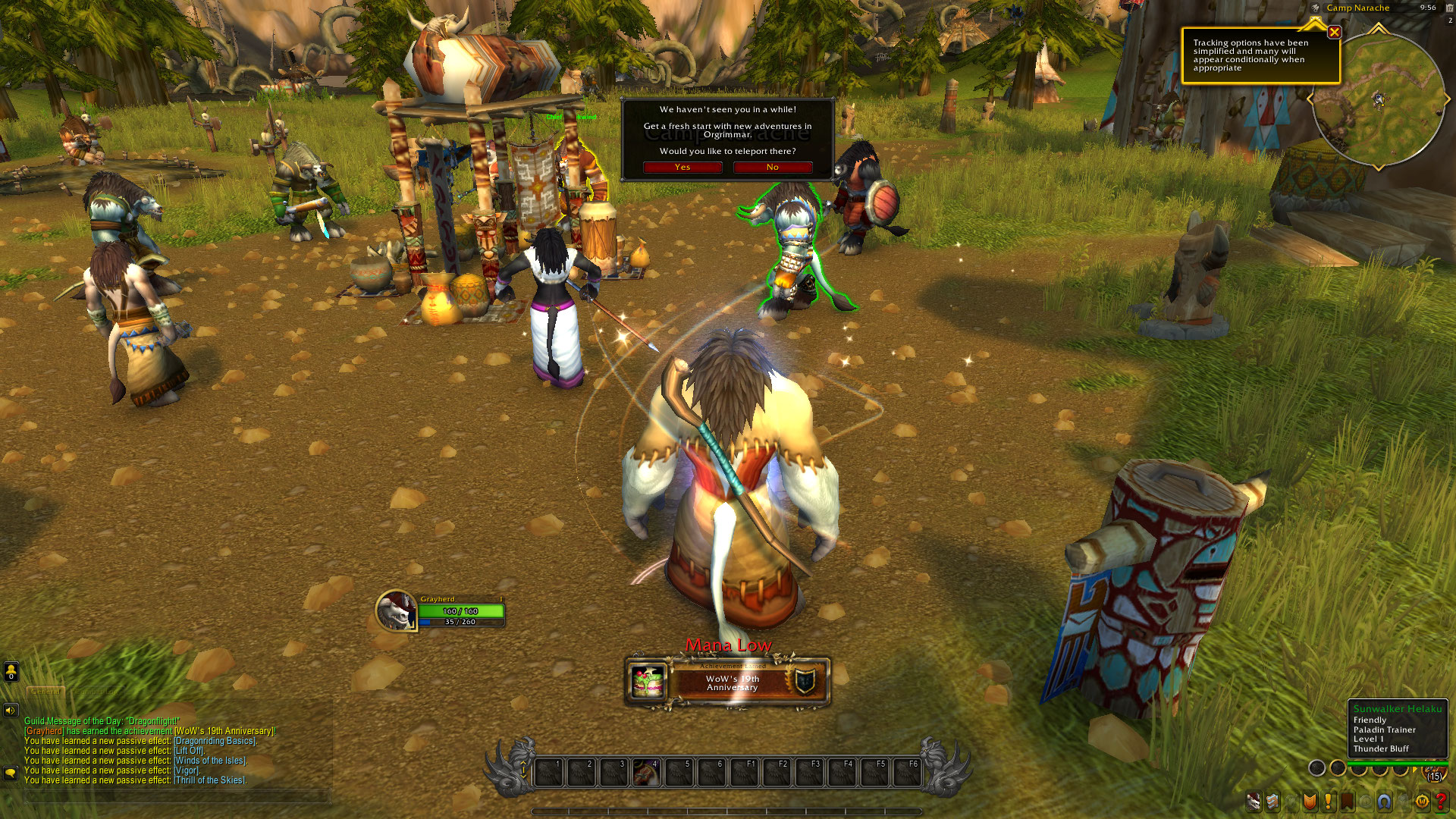Switch to the General chat tab
This screenshot has height=819, width=1456.
click(45, 692)
